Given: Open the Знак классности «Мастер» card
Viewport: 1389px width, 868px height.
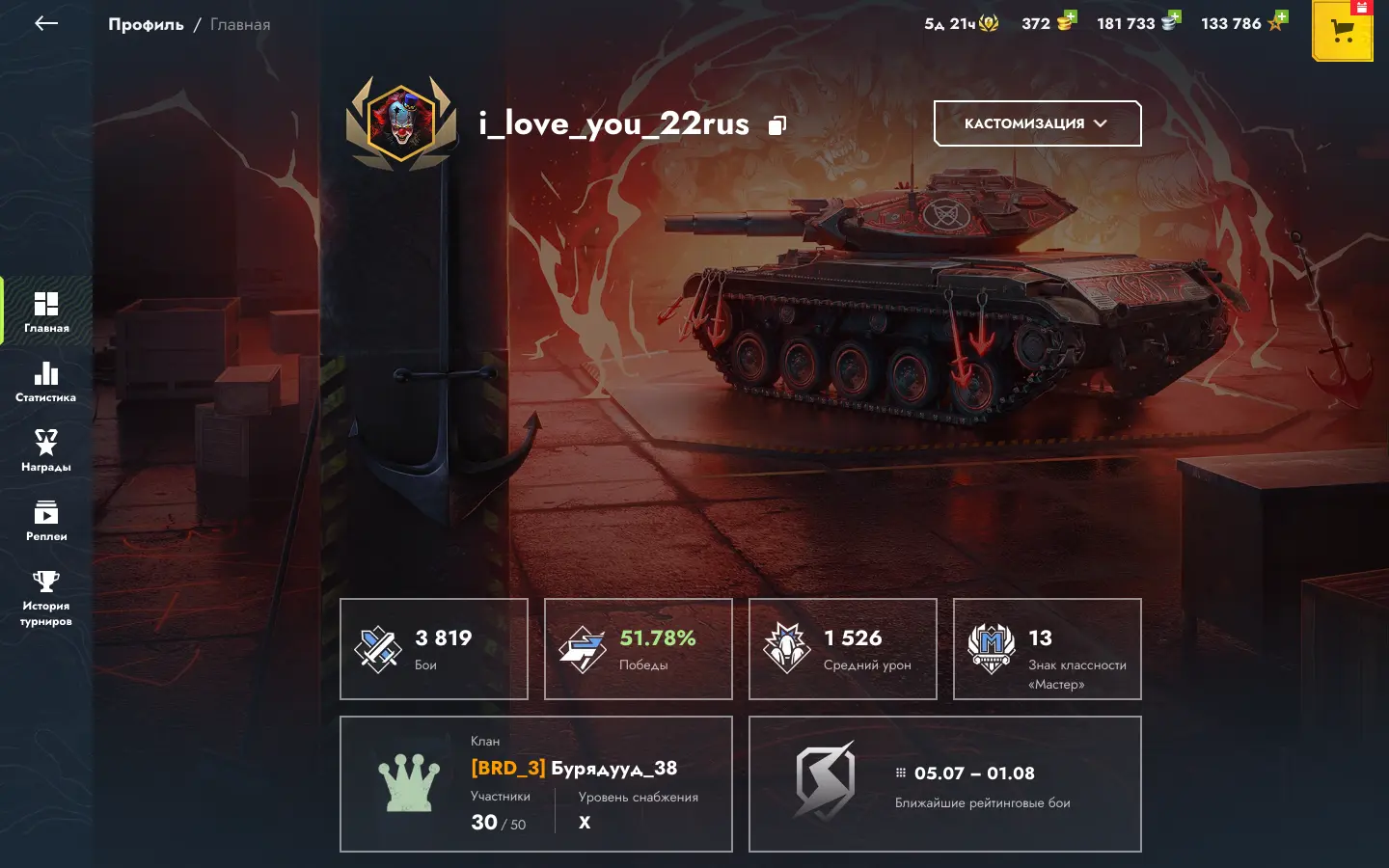Looking at the screenshot, I should (x=1048, y=649).
